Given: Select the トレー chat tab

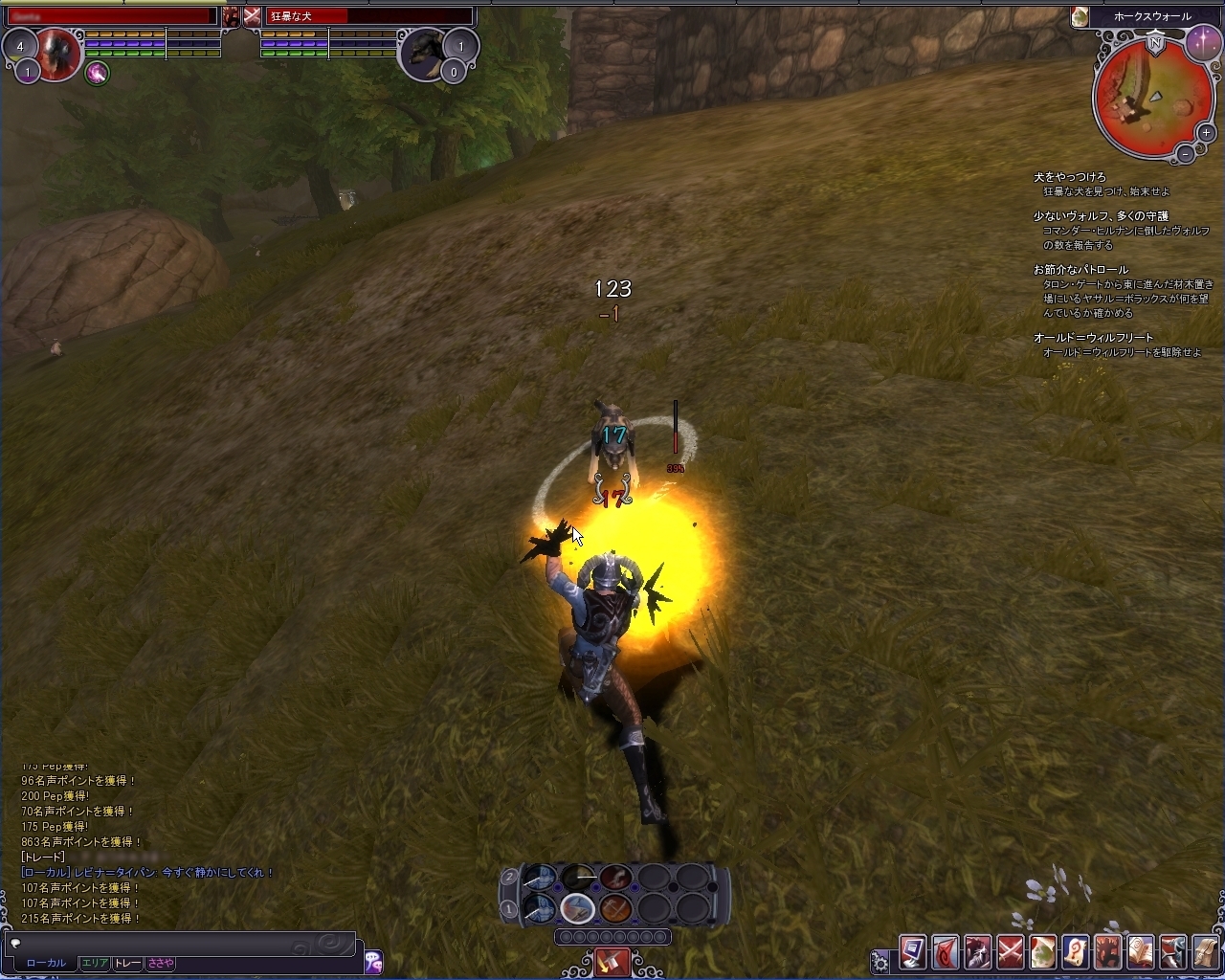Looking at the screenshot, I should point(127,963).
